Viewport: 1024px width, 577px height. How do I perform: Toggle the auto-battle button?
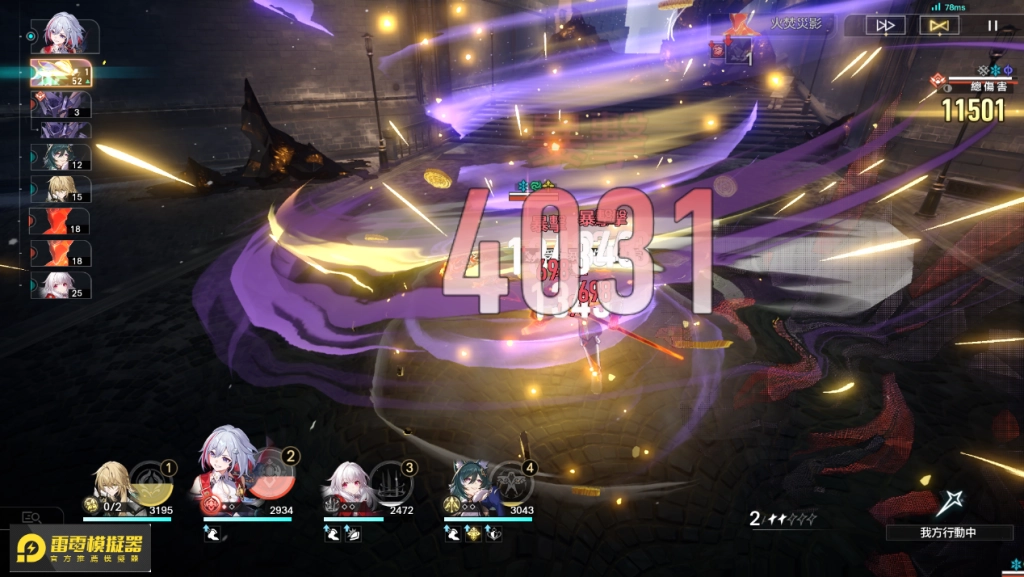(x=938, y=26)
